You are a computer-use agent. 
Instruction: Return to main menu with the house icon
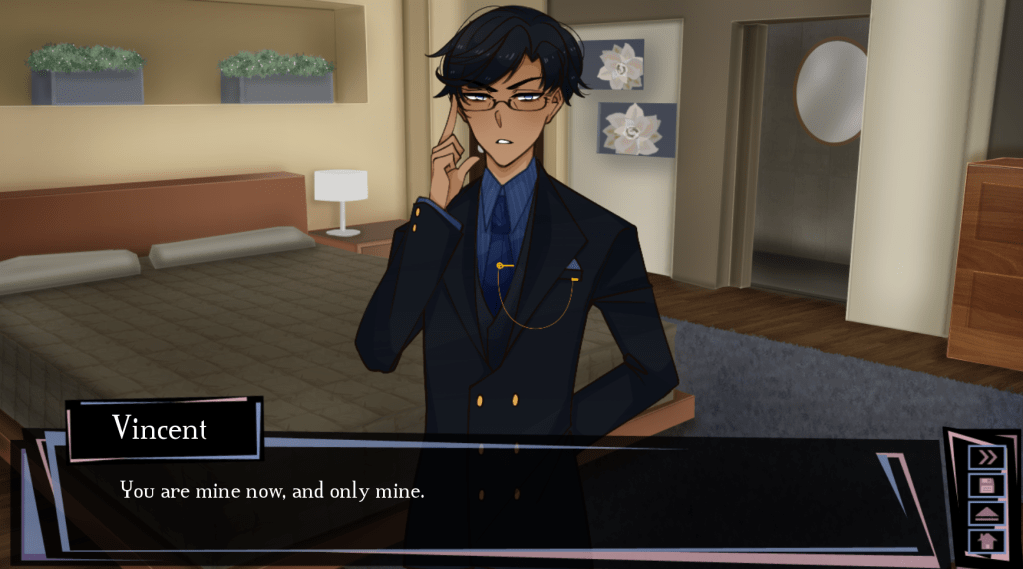coord(986,540)
